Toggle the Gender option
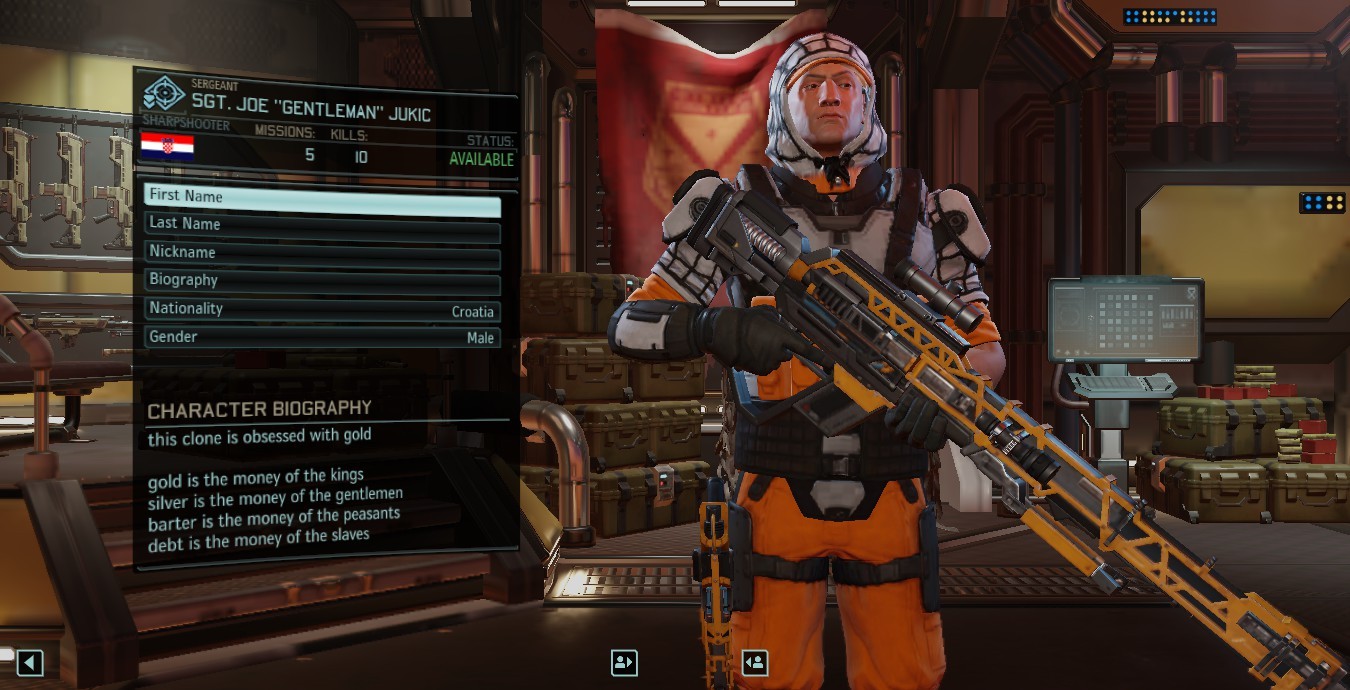This screenshot has height=690, width=1350. click(x=321, y=338)
